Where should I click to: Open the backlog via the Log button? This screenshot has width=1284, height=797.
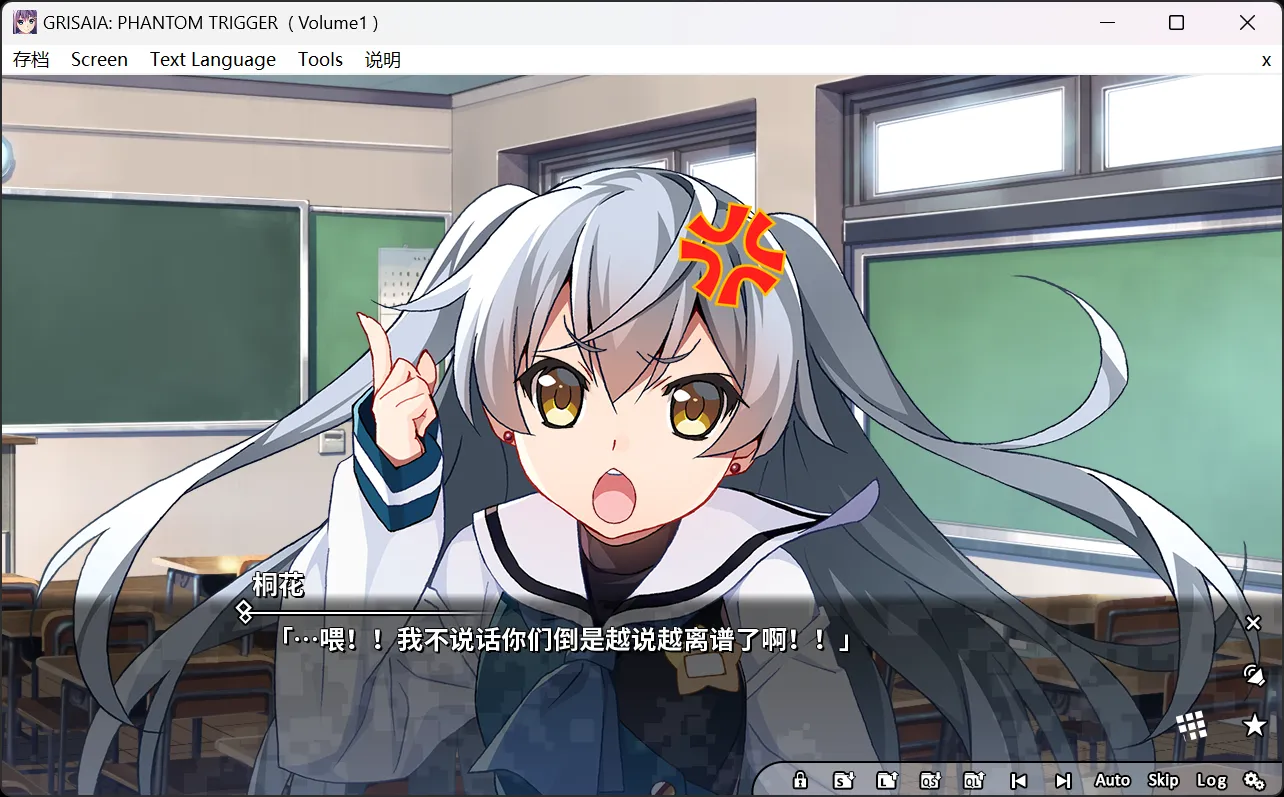click(x=1213, y=780)
